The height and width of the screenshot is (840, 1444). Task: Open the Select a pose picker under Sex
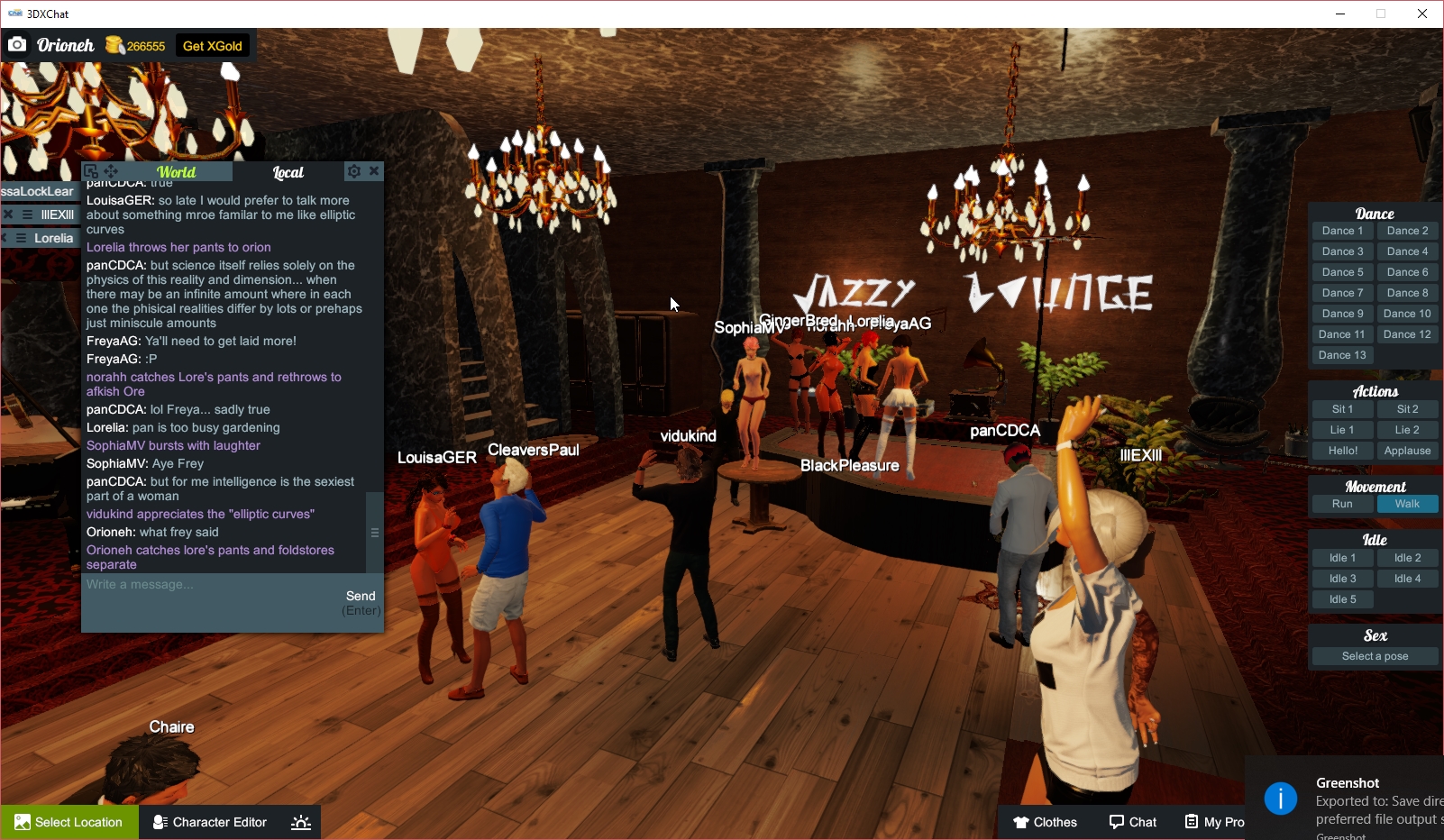coord(1374,655)
